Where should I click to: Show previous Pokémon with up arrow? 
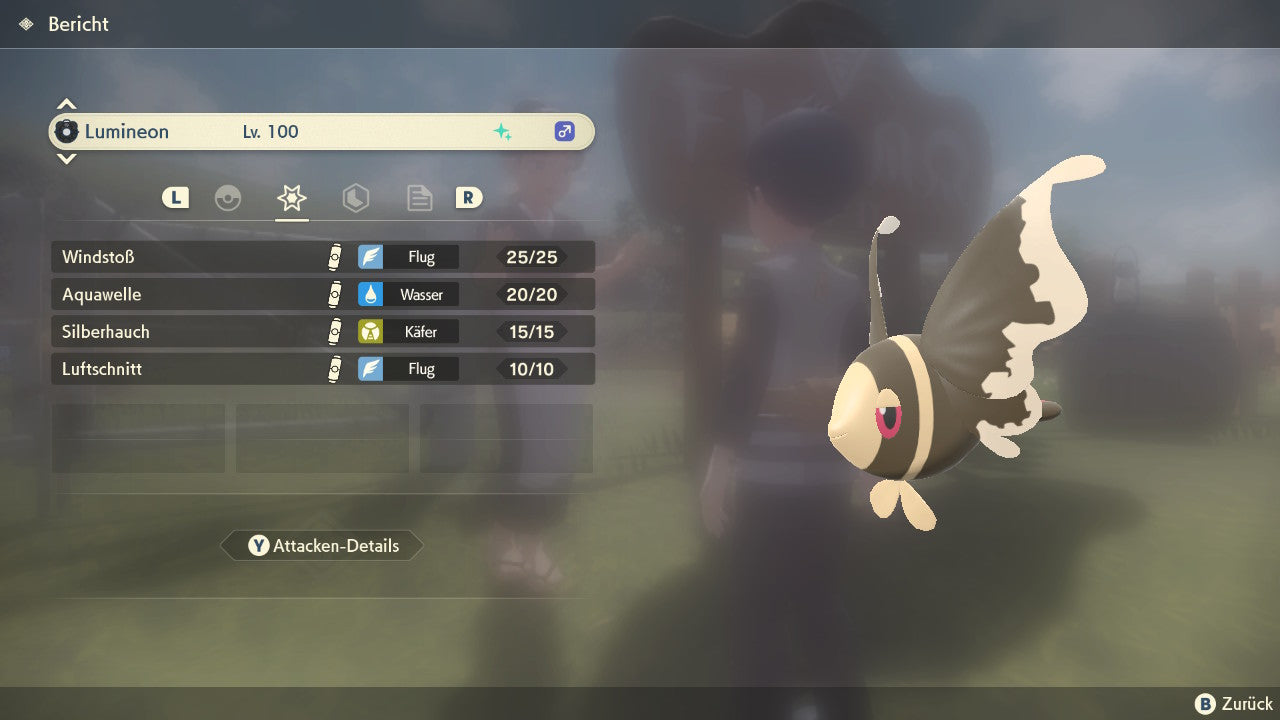tap(66, 104)
